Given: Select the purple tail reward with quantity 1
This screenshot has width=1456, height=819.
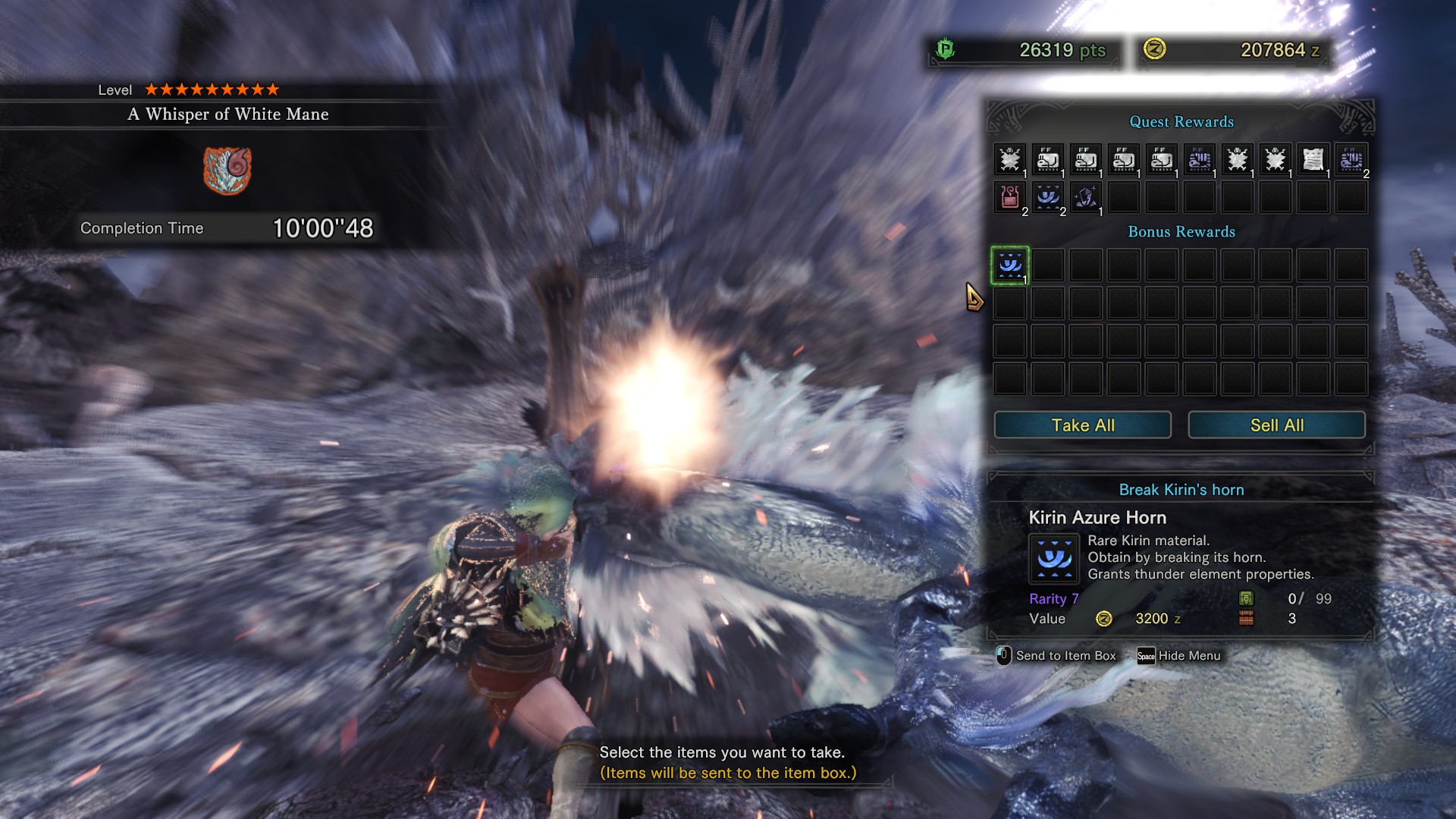Looking at the screenshot, I should coord(1199,159).
